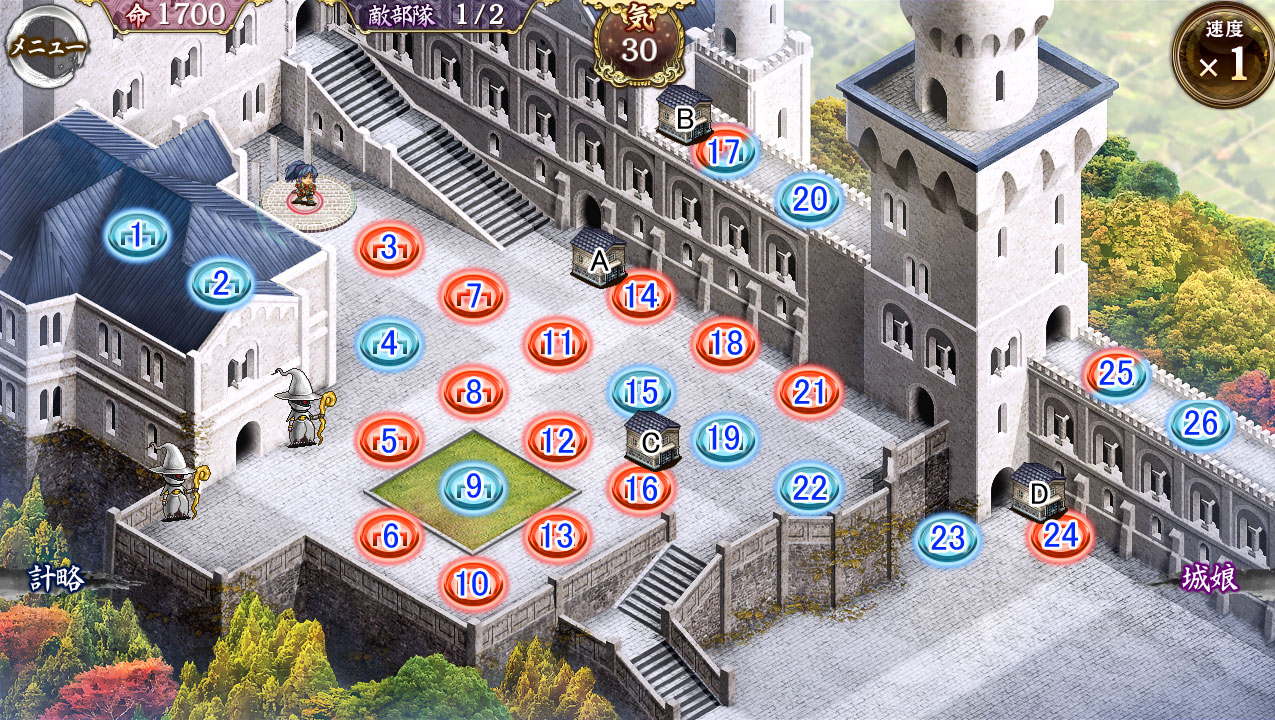Open the 城娘 castle girl panel
The image size is (1275, 720).
click(1210, 579)
